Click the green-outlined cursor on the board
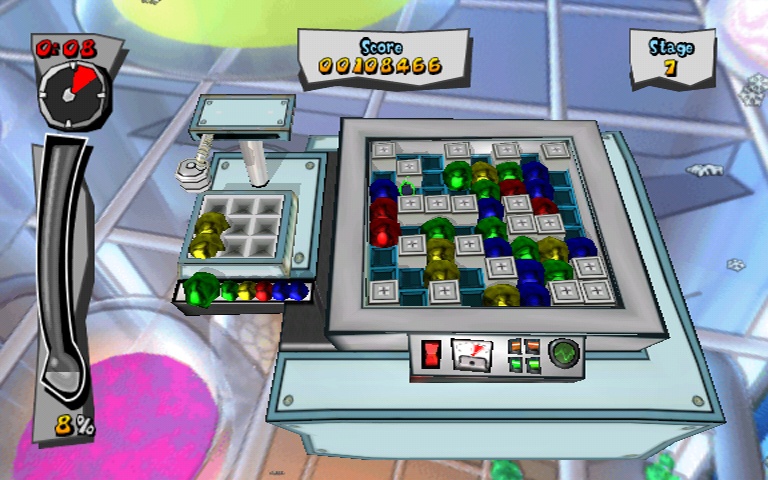This screenshot has height=480, width=768. tap(407, 186)
